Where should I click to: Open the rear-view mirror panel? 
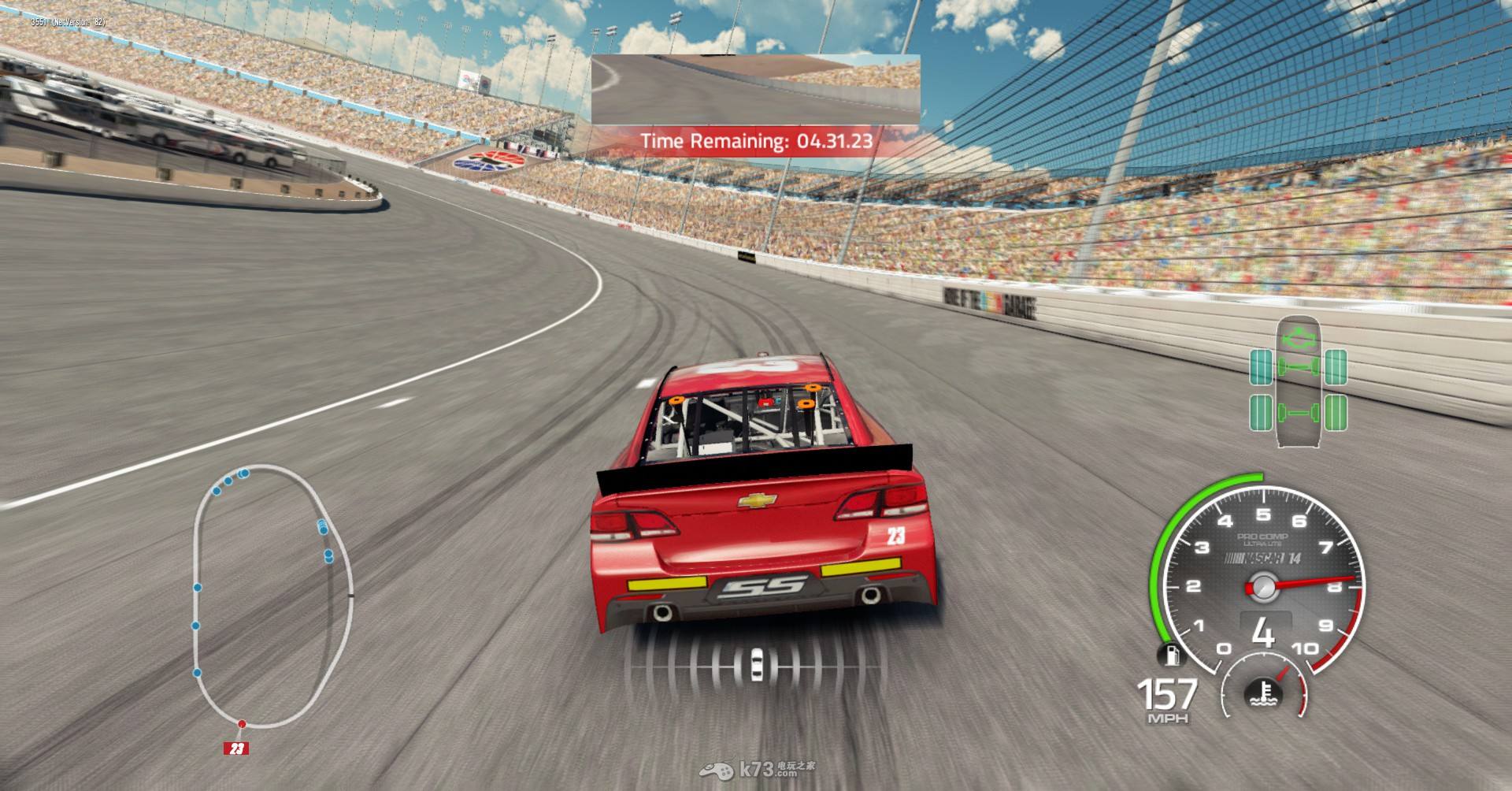756,89
